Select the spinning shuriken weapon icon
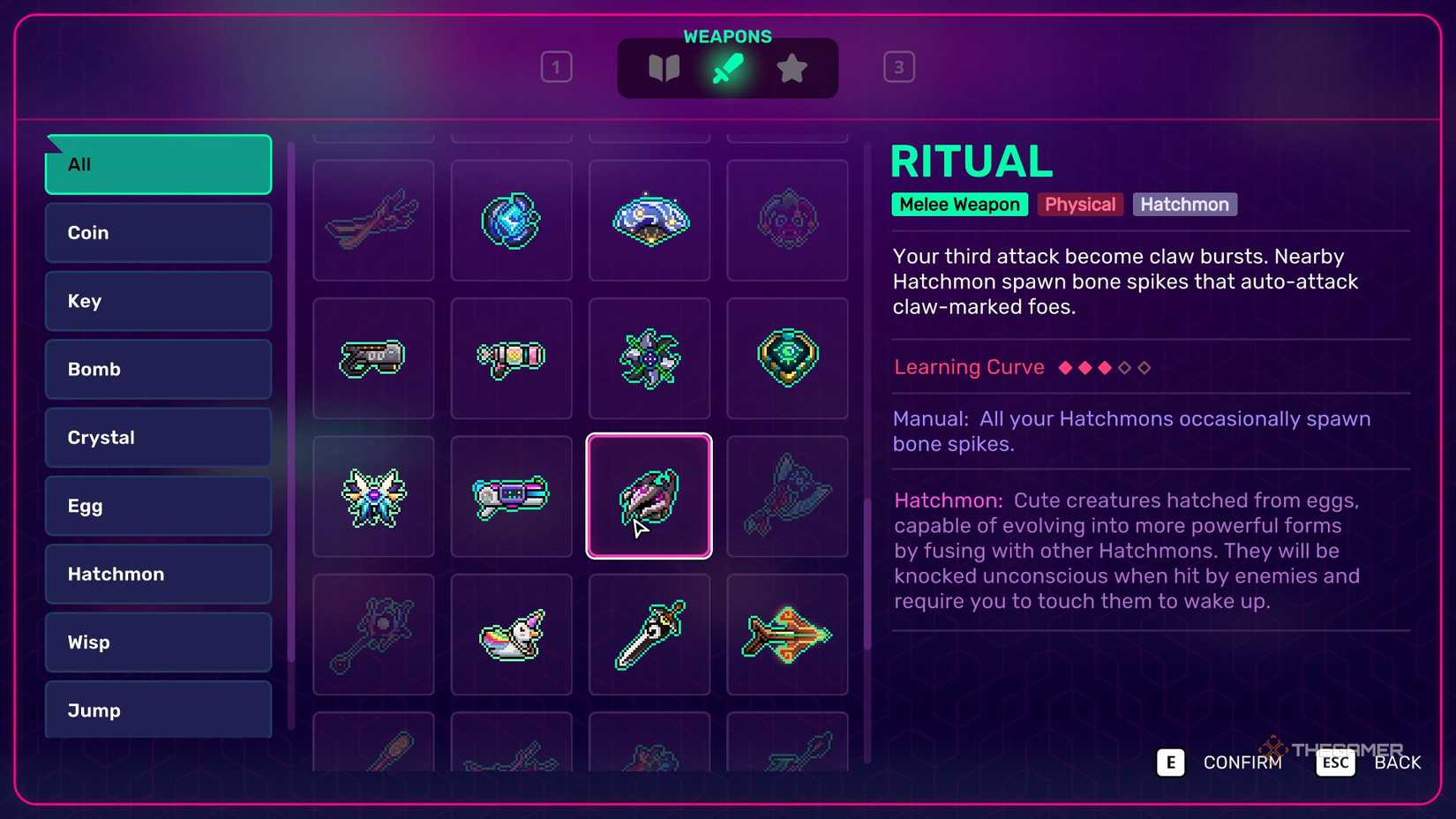1456x819 pixels. coord(649,358)
